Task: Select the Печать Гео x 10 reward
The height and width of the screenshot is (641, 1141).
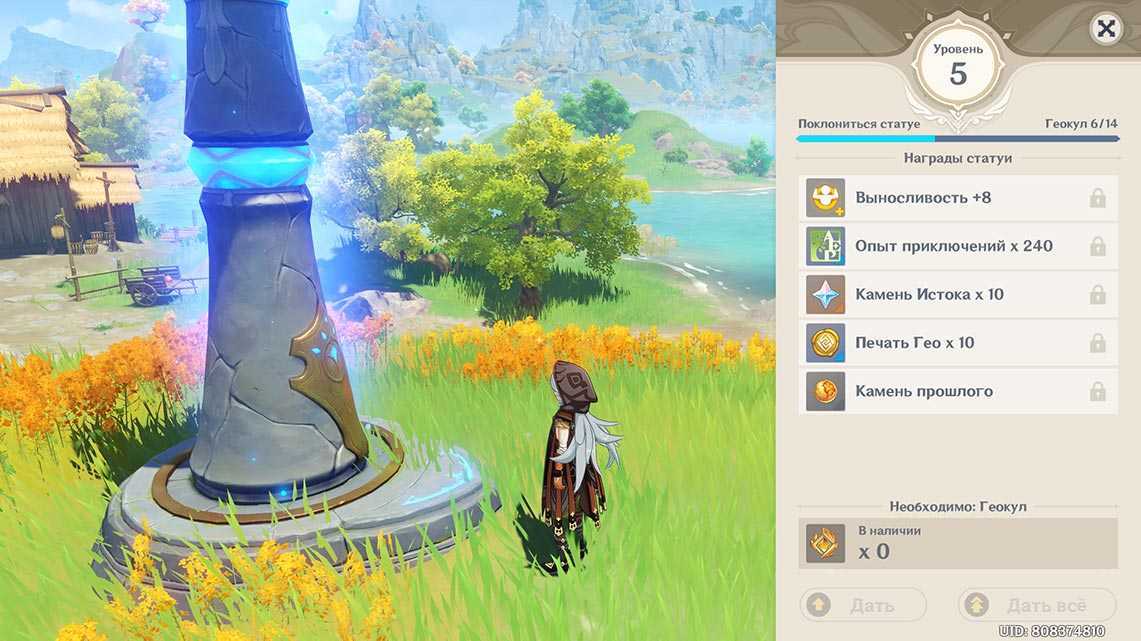Action: coord(958,342)
